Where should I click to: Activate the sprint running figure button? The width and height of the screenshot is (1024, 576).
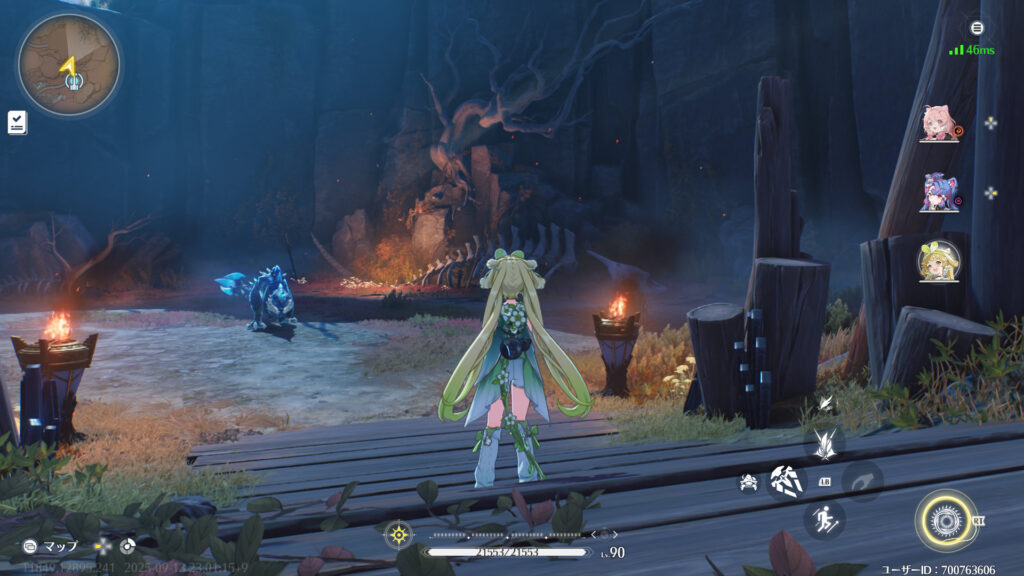825,520
